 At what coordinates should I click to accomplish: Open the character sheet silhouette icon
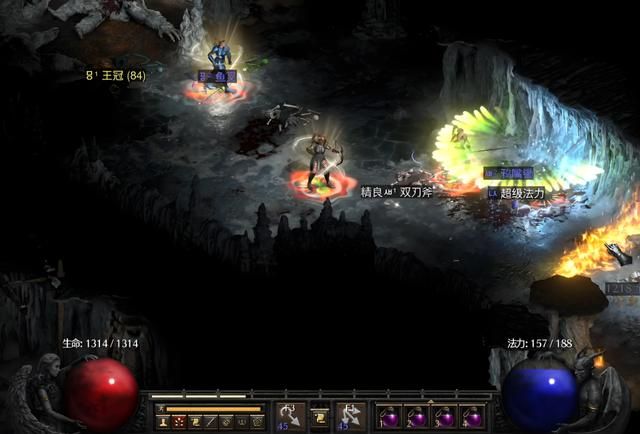(161, 422)
